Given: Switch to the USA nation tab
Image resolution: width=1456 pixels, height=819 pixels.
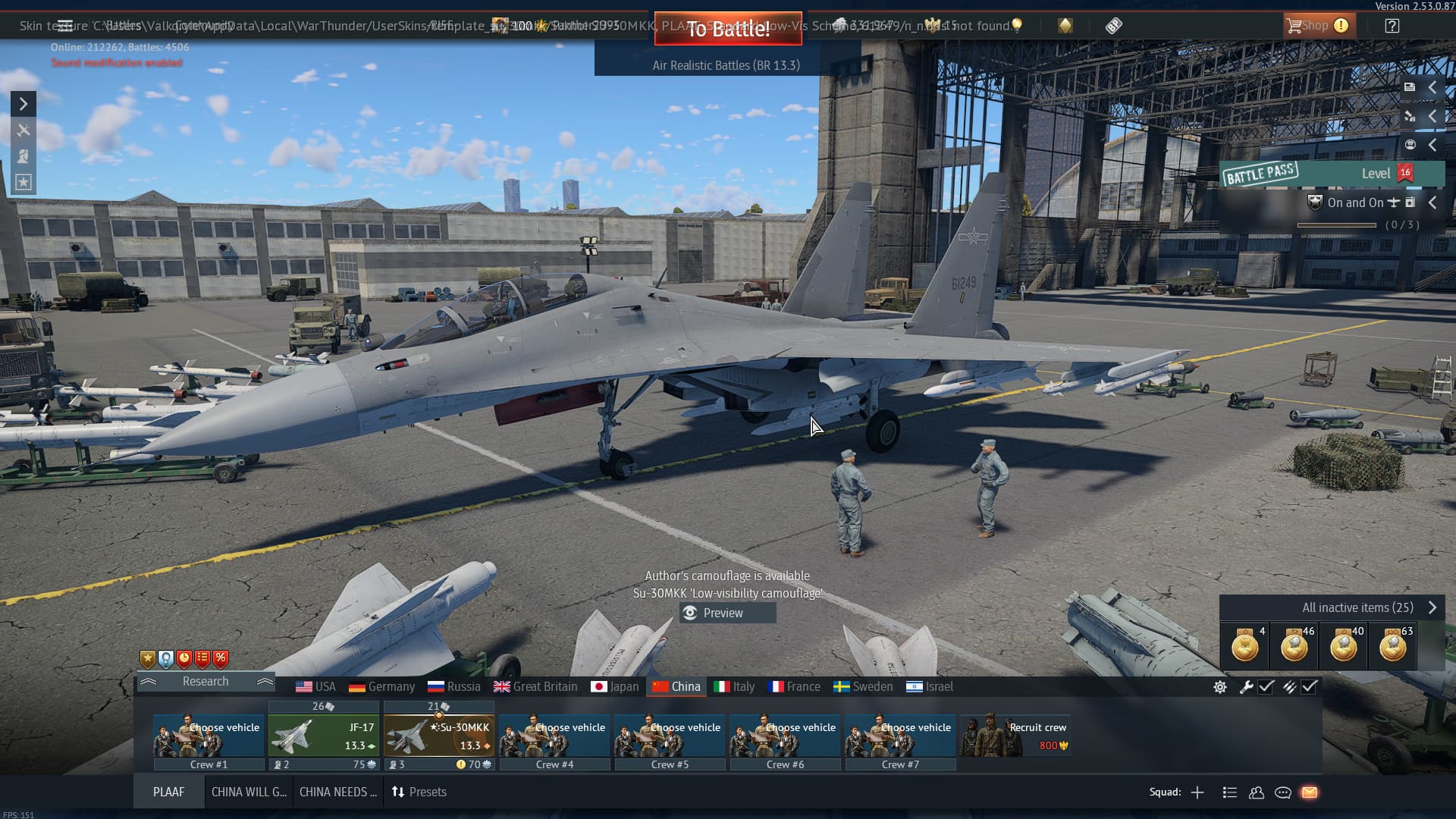Looking at the screenshot, I should [315, 686].
